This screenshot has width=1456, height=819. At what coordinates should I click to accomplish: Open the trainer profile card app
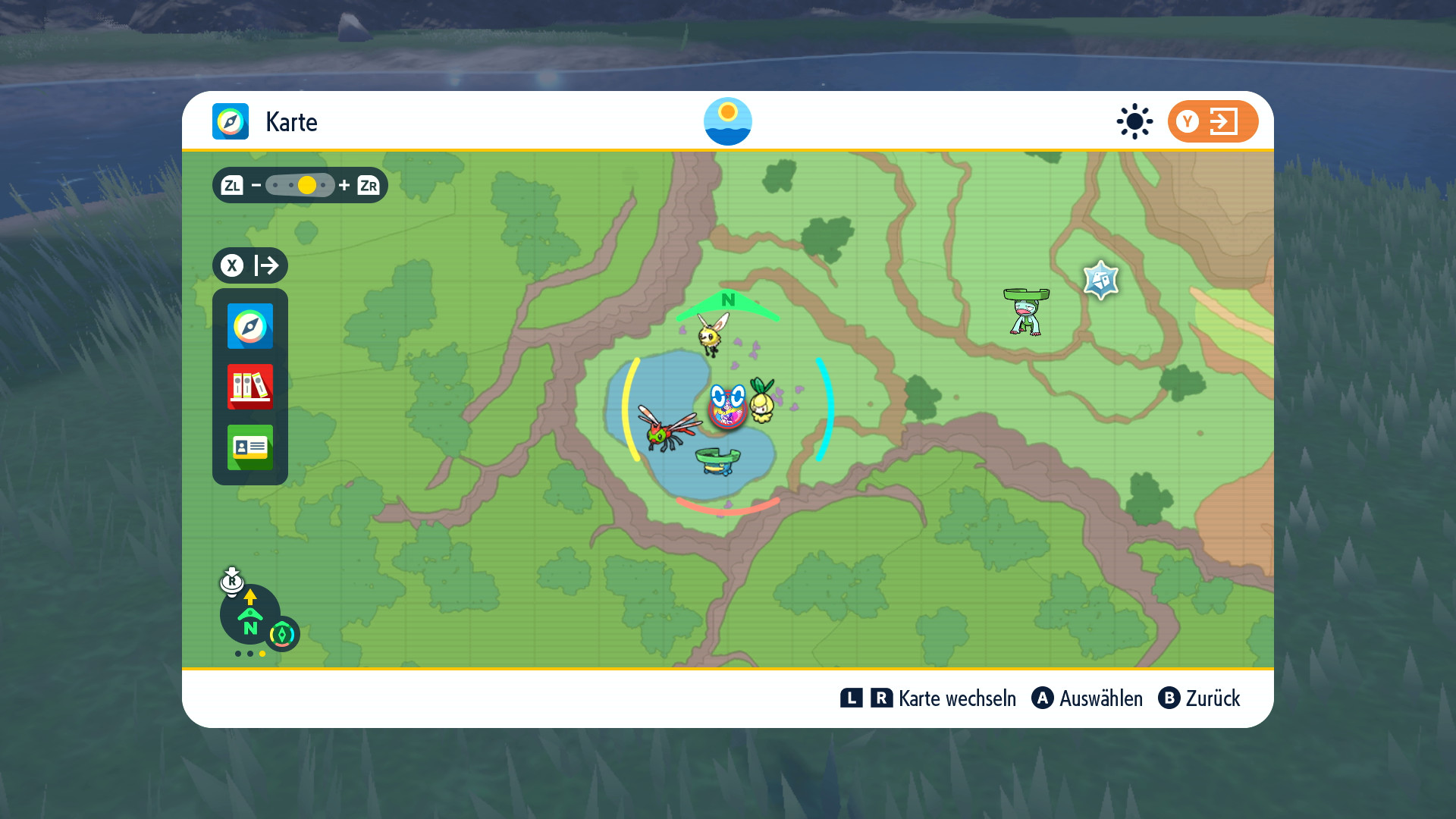pos(250,447)
